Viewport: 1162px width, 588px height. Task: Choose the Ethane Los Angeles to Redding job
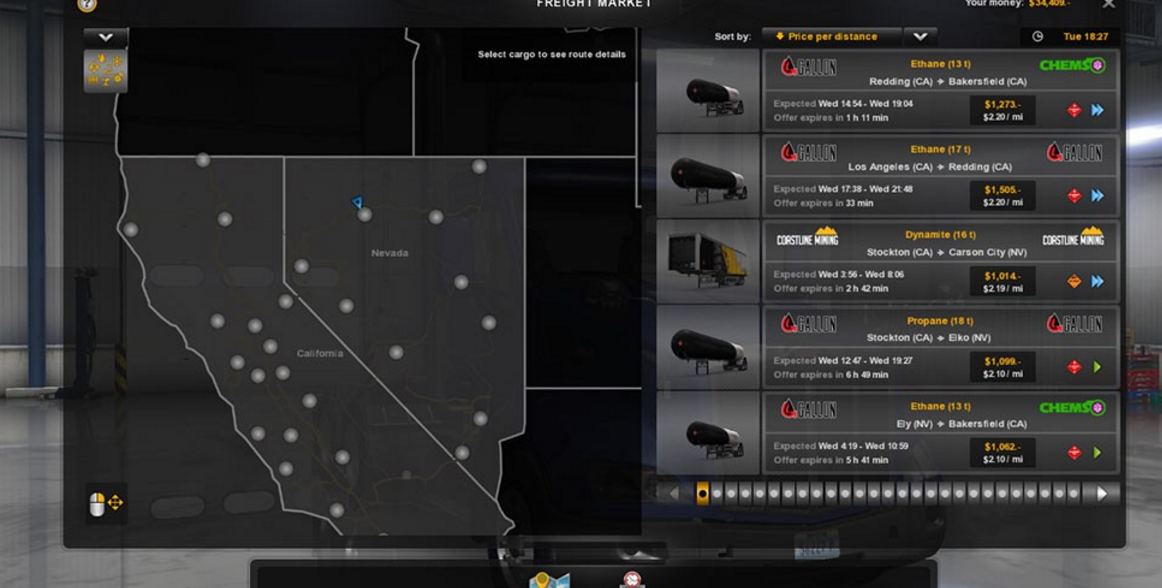point(940,176)
